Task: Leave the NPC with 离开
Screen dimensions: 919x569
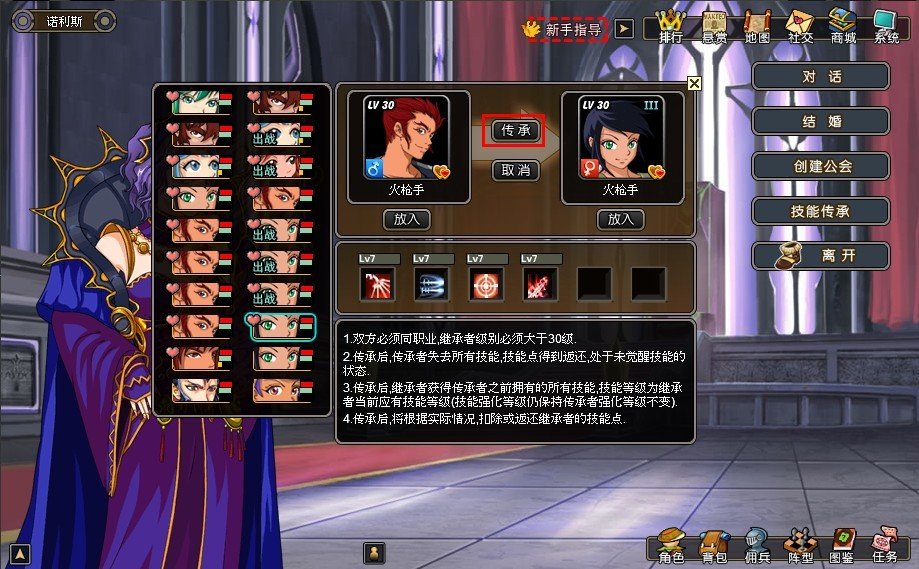Action: click(x=821, y=256)
